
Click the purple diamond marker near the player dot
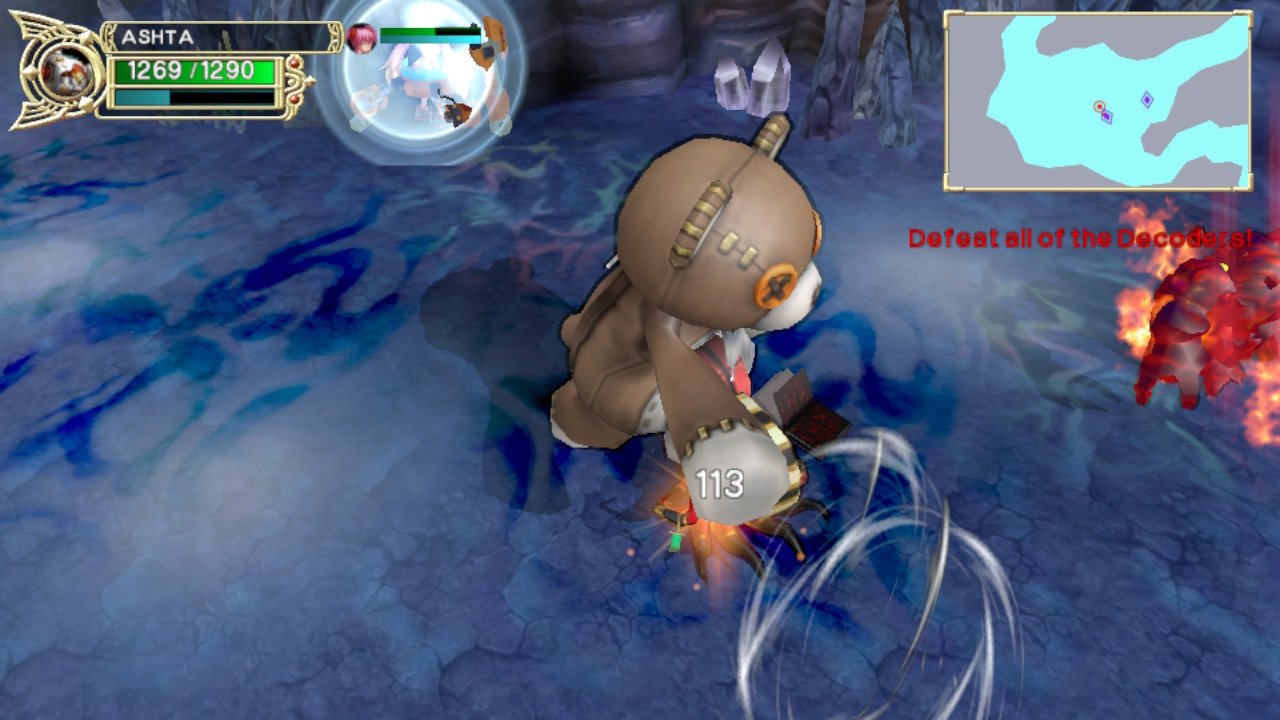1107,117
